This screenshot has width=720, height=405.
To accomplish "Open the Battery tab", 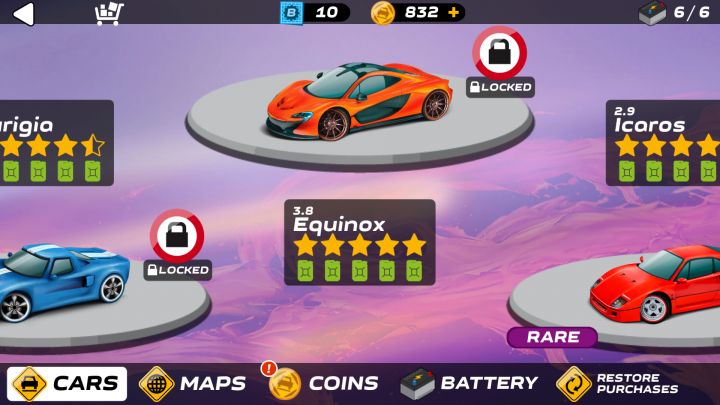I will [x=469, y=383].
